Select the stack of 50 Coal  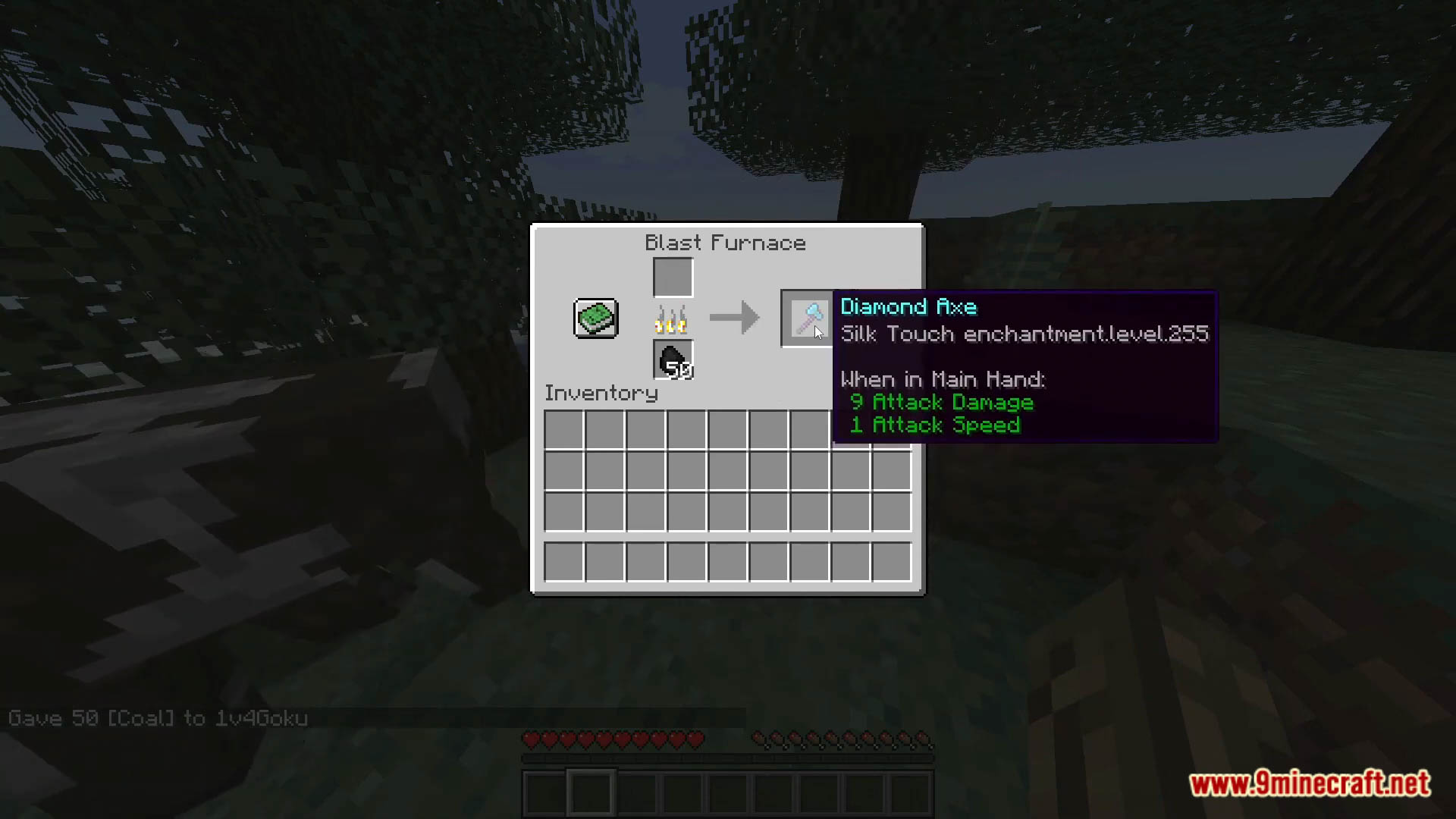(x=672, y=360)
